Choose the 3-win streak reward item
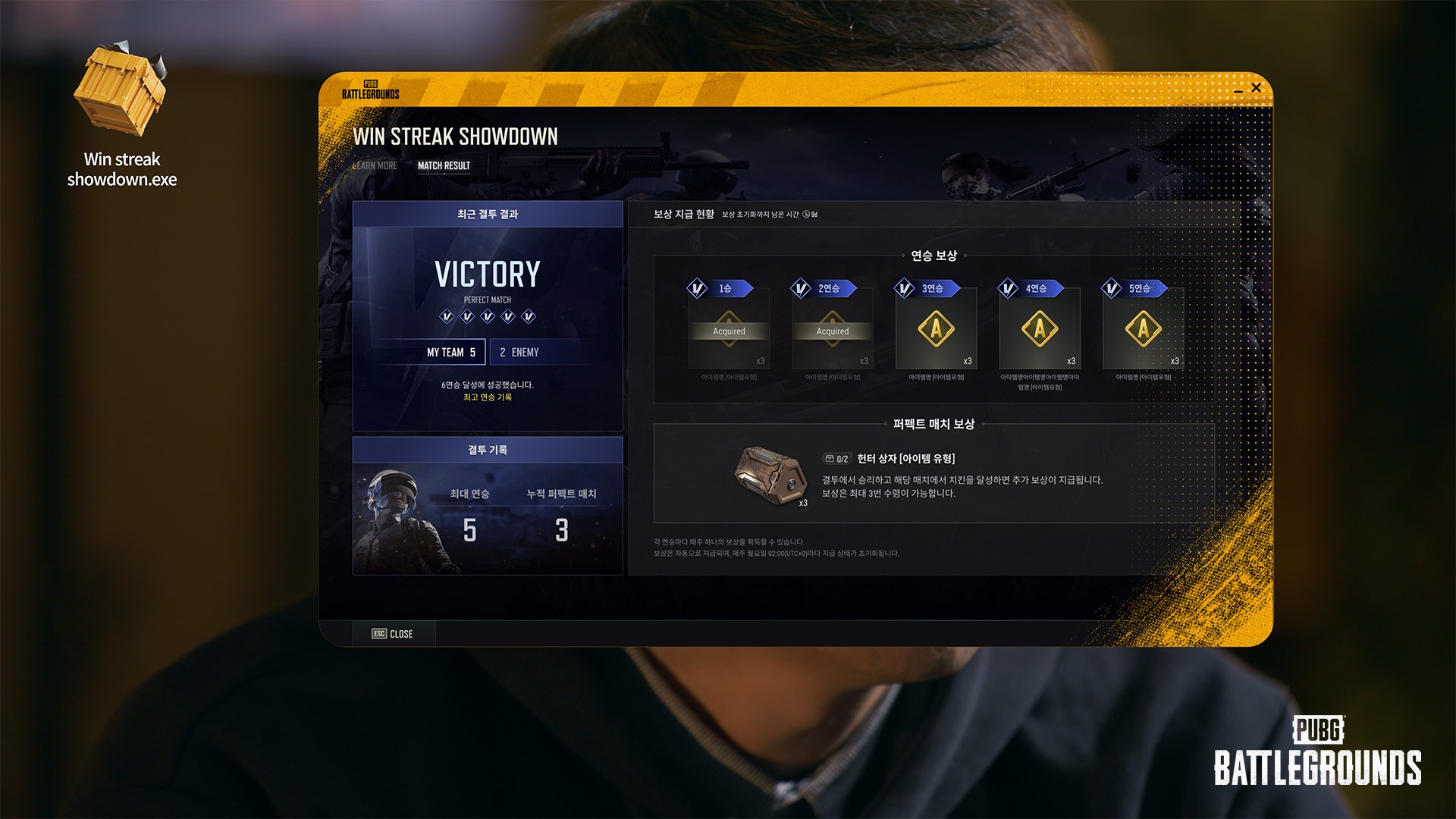The height and width of the screenshot is (819, 1456). pyautogui.click(x=936, y=329)
